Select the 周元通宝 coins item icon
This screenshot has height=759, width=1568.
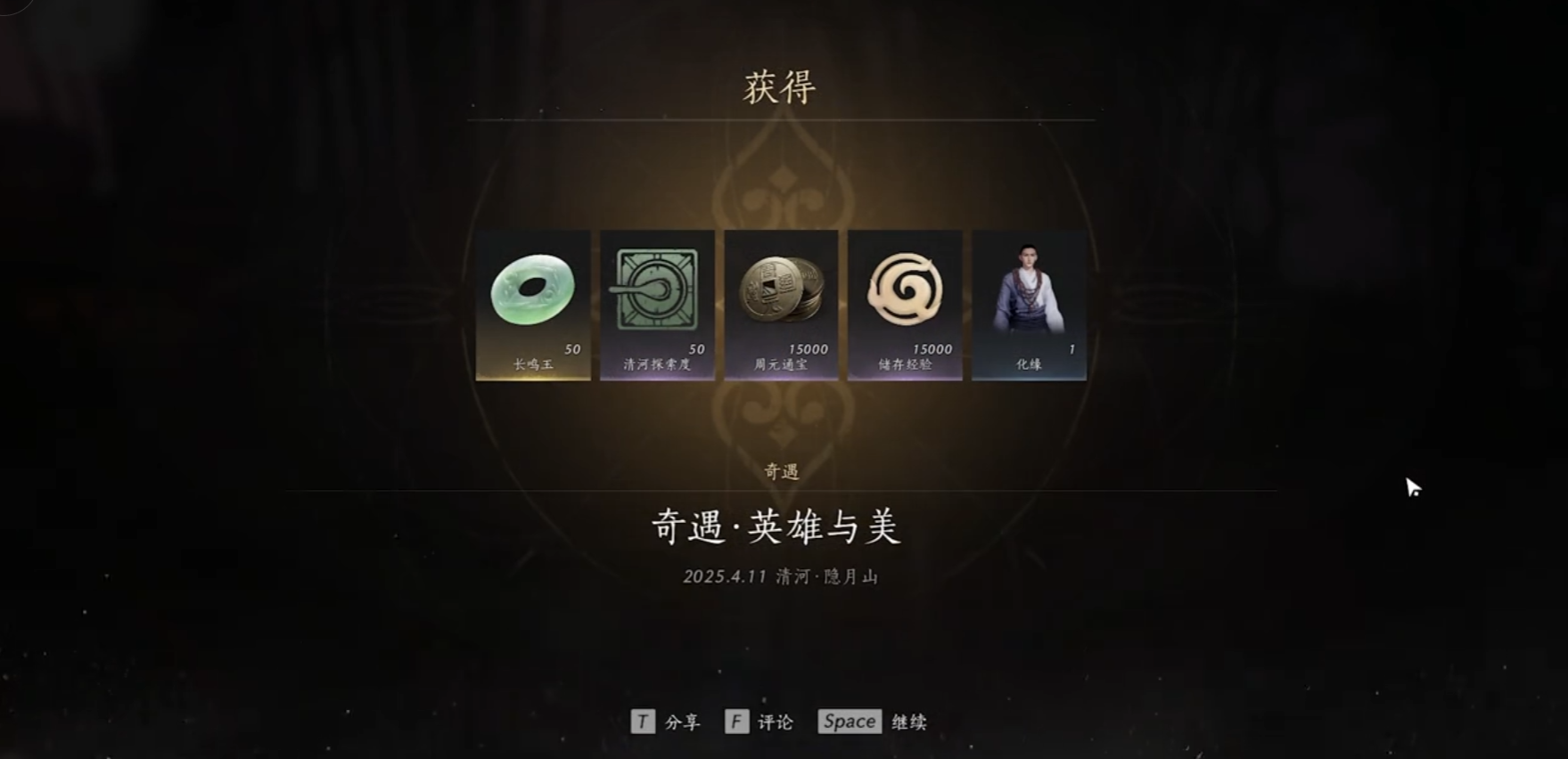coord(781,290)
